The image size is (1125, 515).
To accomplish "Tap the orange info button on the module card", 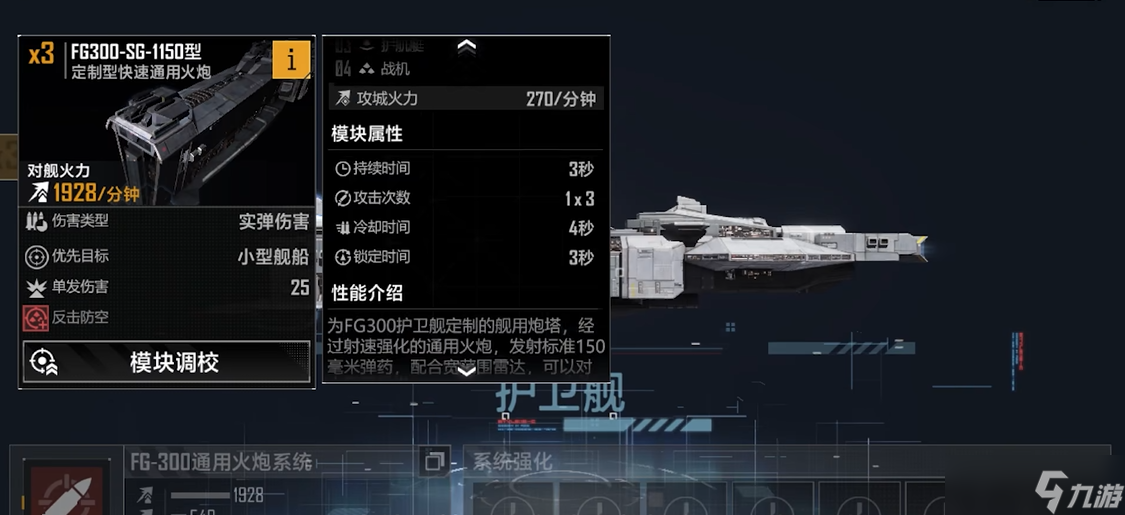I will (291, 60).
